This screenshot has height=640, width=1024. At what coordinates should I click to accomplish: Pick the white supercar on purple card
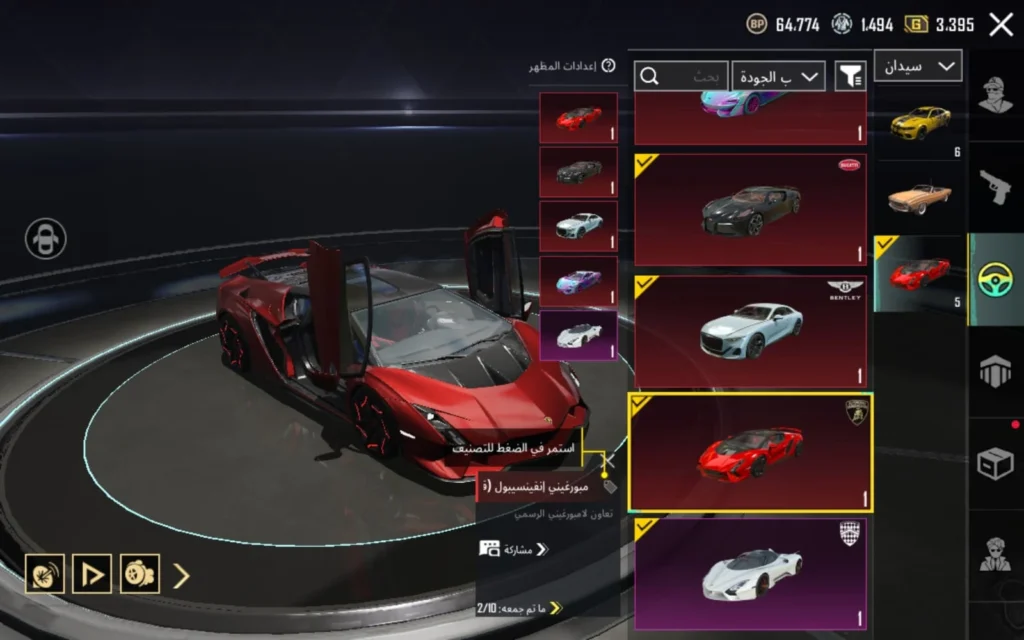pyautogui.click(x=750, y=573)
